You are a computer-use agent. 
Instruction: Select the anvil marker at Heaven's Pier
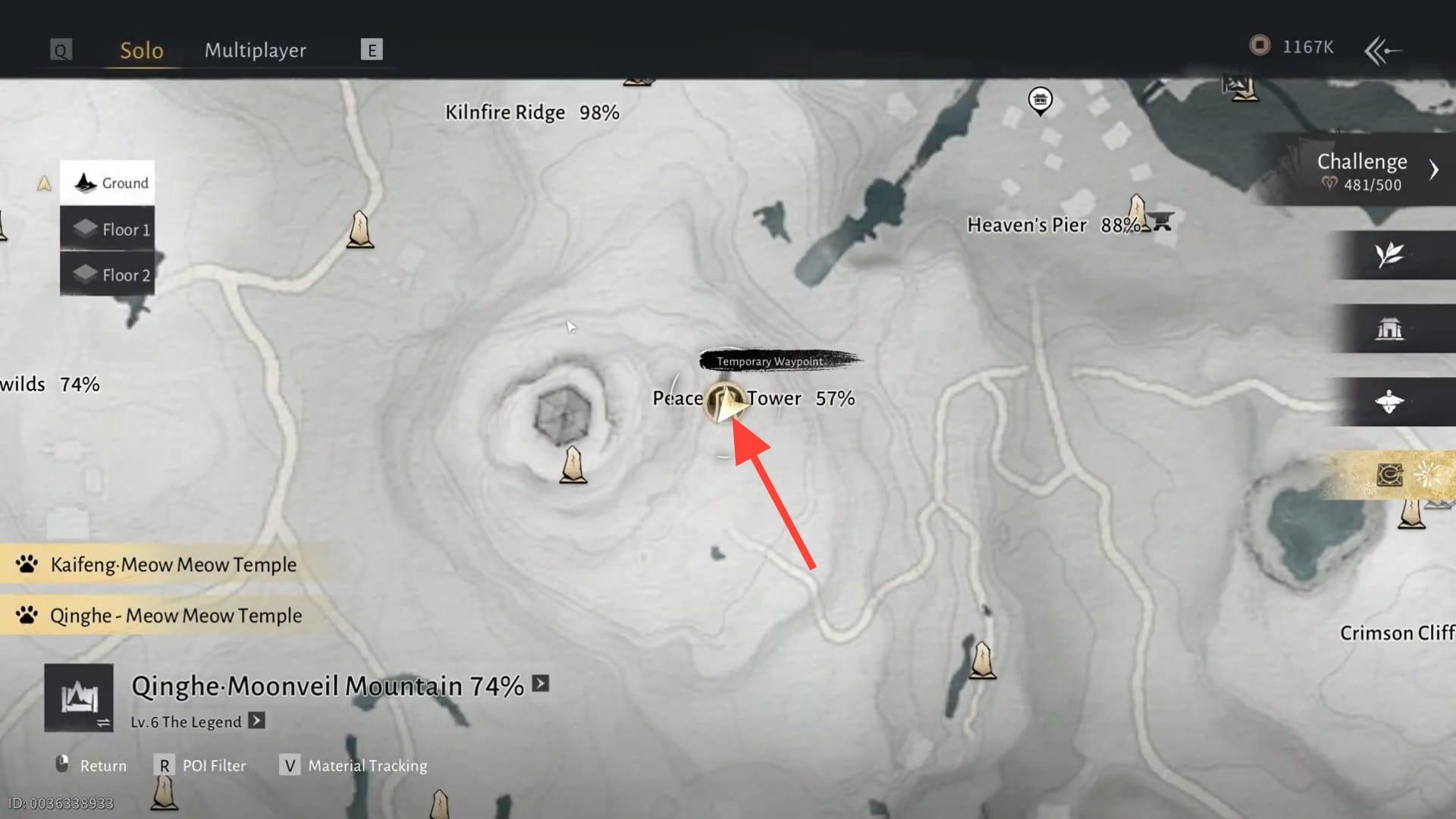pyautogui.click(x=1162, y=221)
